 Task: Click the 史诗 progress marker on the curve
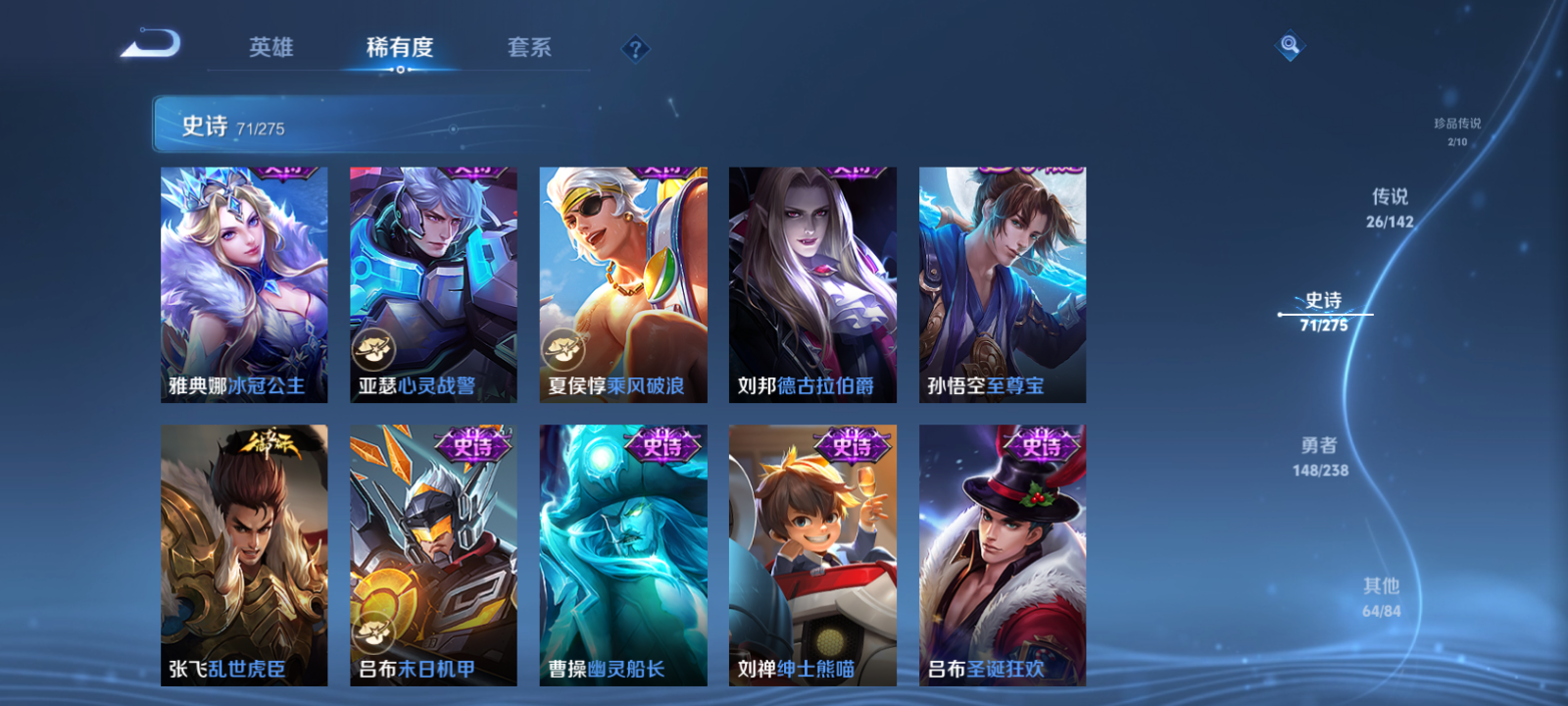pyautogui.click(x=1280, y=314)
